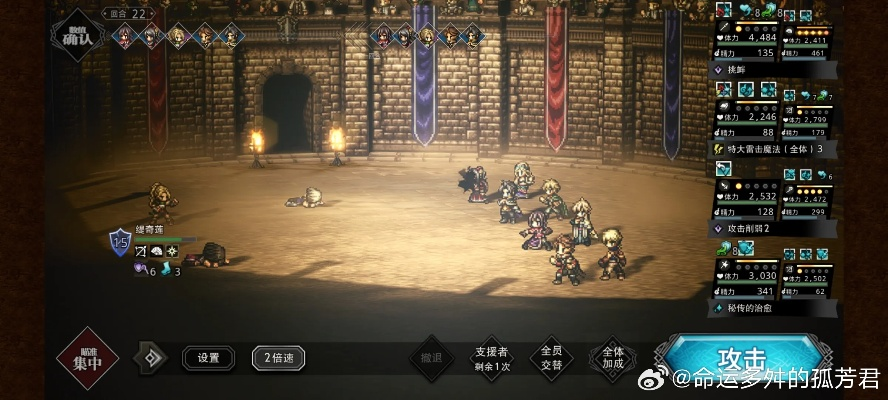Image resolution: width=888 pixels, height=400 pixels.
Task: Select the 特大雷击魔法（全体）skill command
Action: click(x=772, y=148)
